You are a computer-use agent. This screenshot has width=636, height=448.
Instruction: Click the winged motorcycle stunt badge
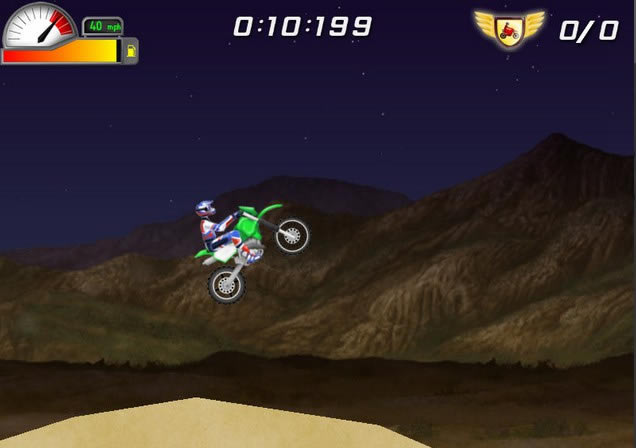point(508,27)
